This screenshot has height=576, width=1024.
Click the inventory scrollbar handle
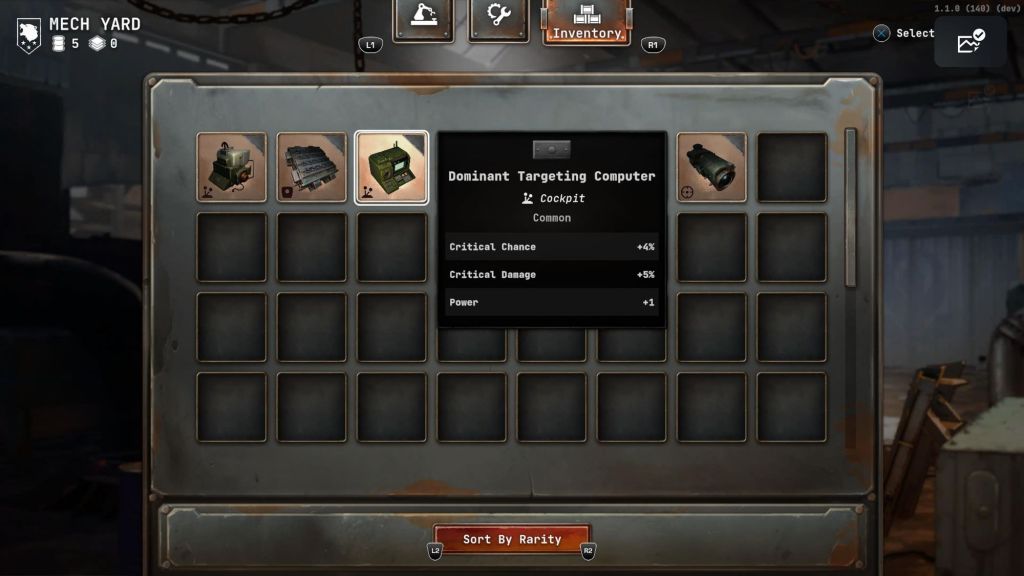click(x=851, y=205)
